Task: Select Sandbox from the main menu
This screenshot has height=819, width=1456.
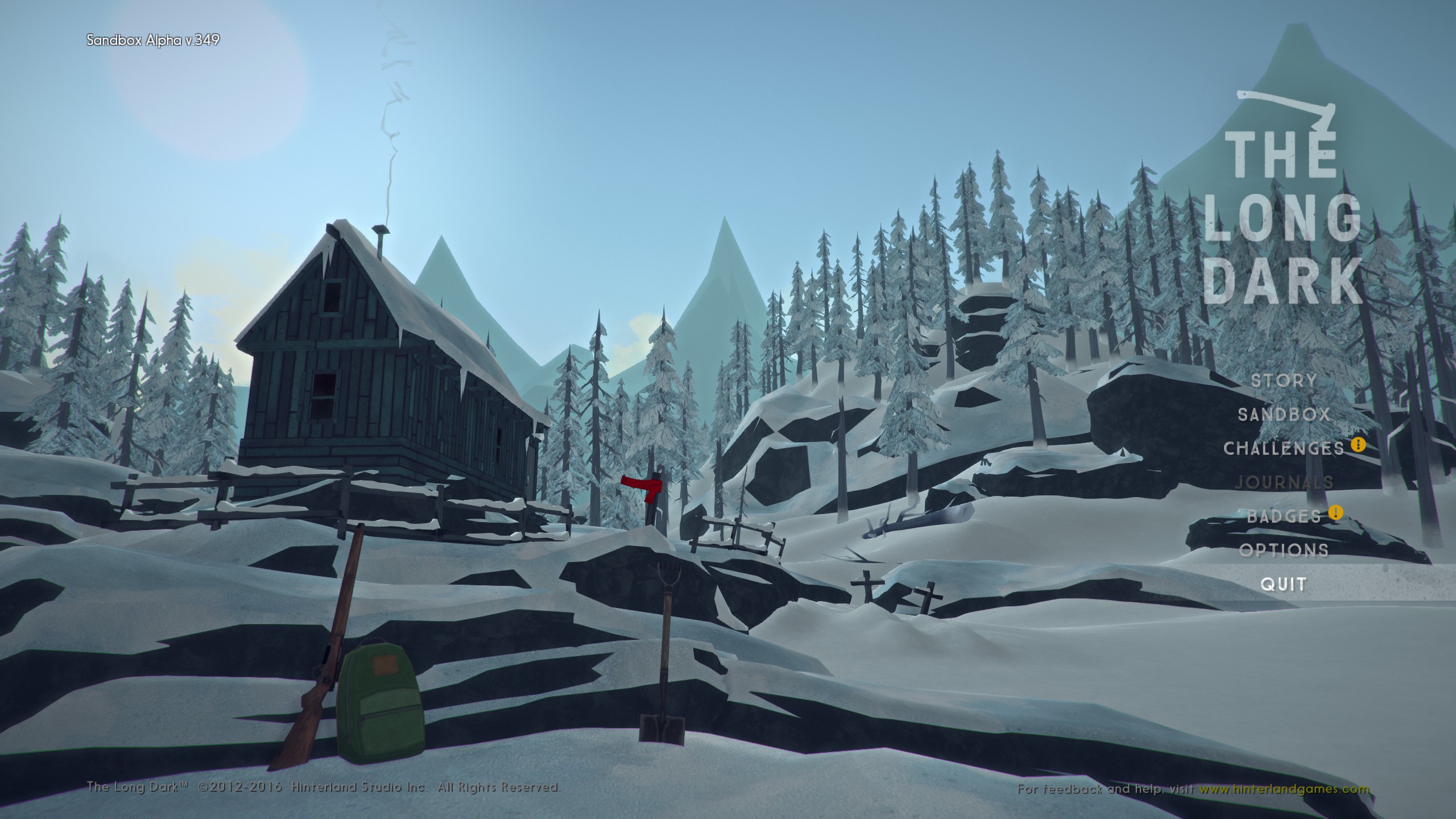Action: point(1284,415)
